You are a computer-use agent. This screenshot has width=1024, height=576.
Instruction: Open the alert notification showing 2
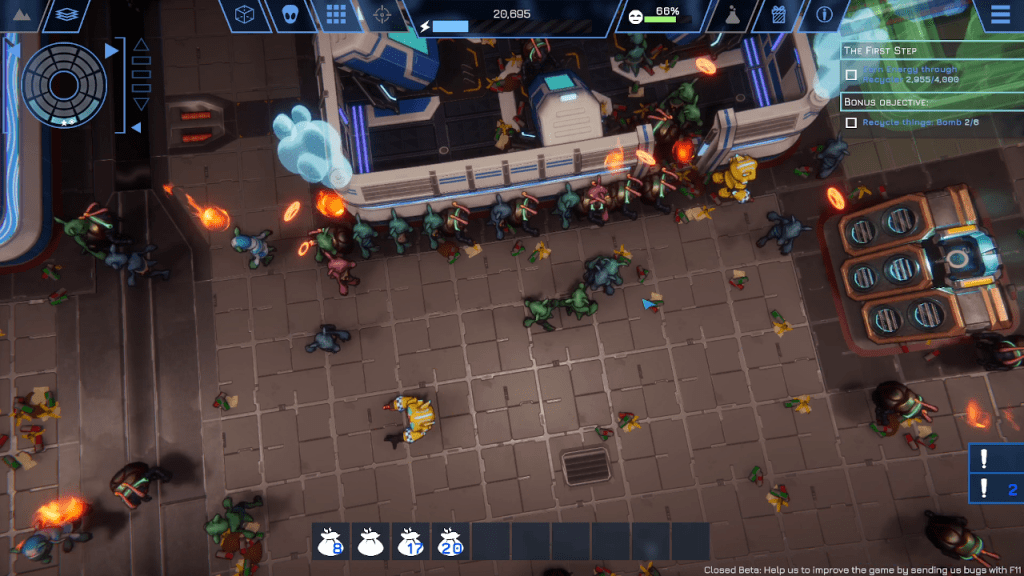click(996, 489)
